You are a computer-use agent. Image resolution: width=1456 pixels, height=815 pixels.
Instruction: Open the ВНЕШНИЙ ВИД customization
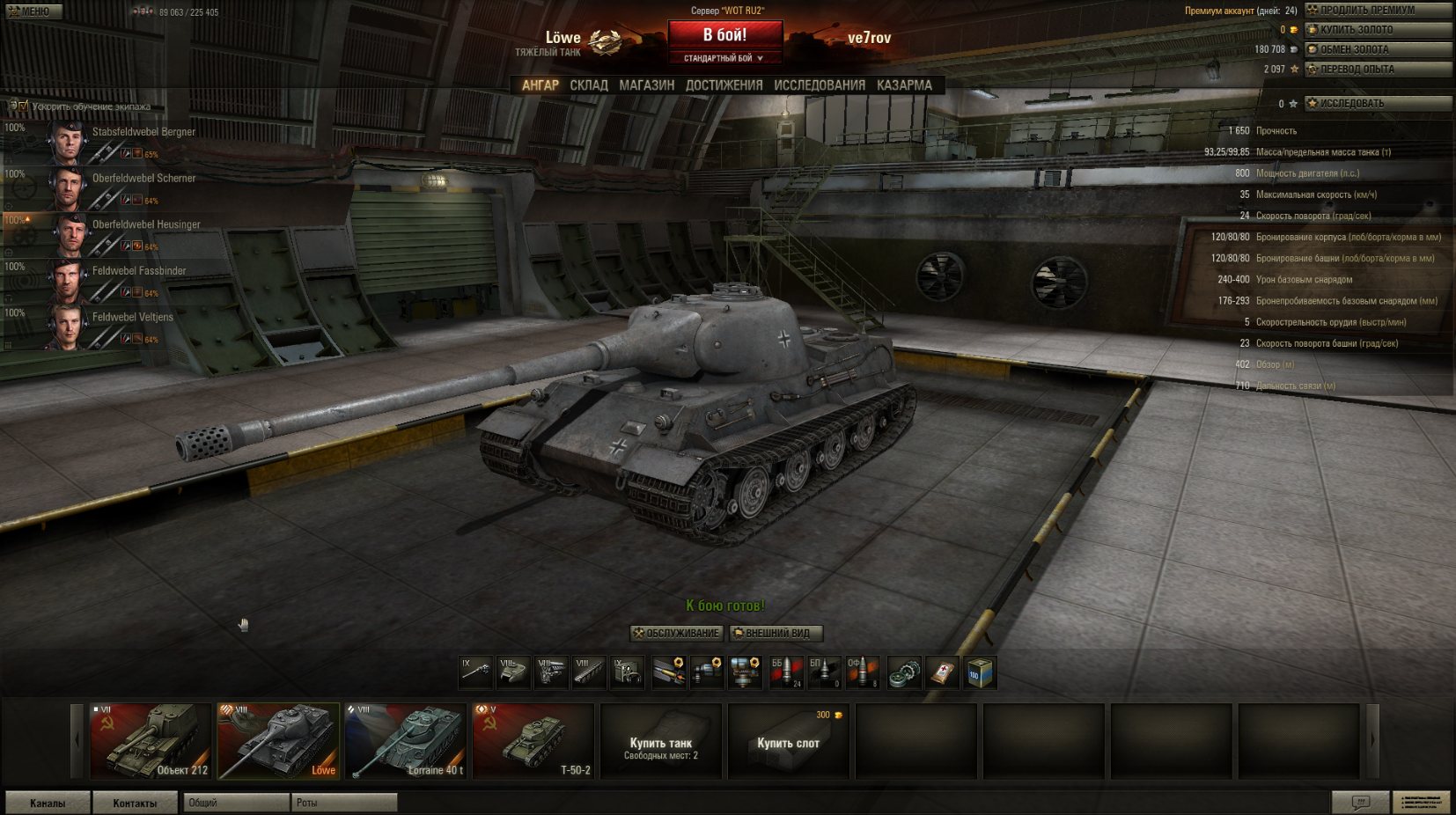776,633
